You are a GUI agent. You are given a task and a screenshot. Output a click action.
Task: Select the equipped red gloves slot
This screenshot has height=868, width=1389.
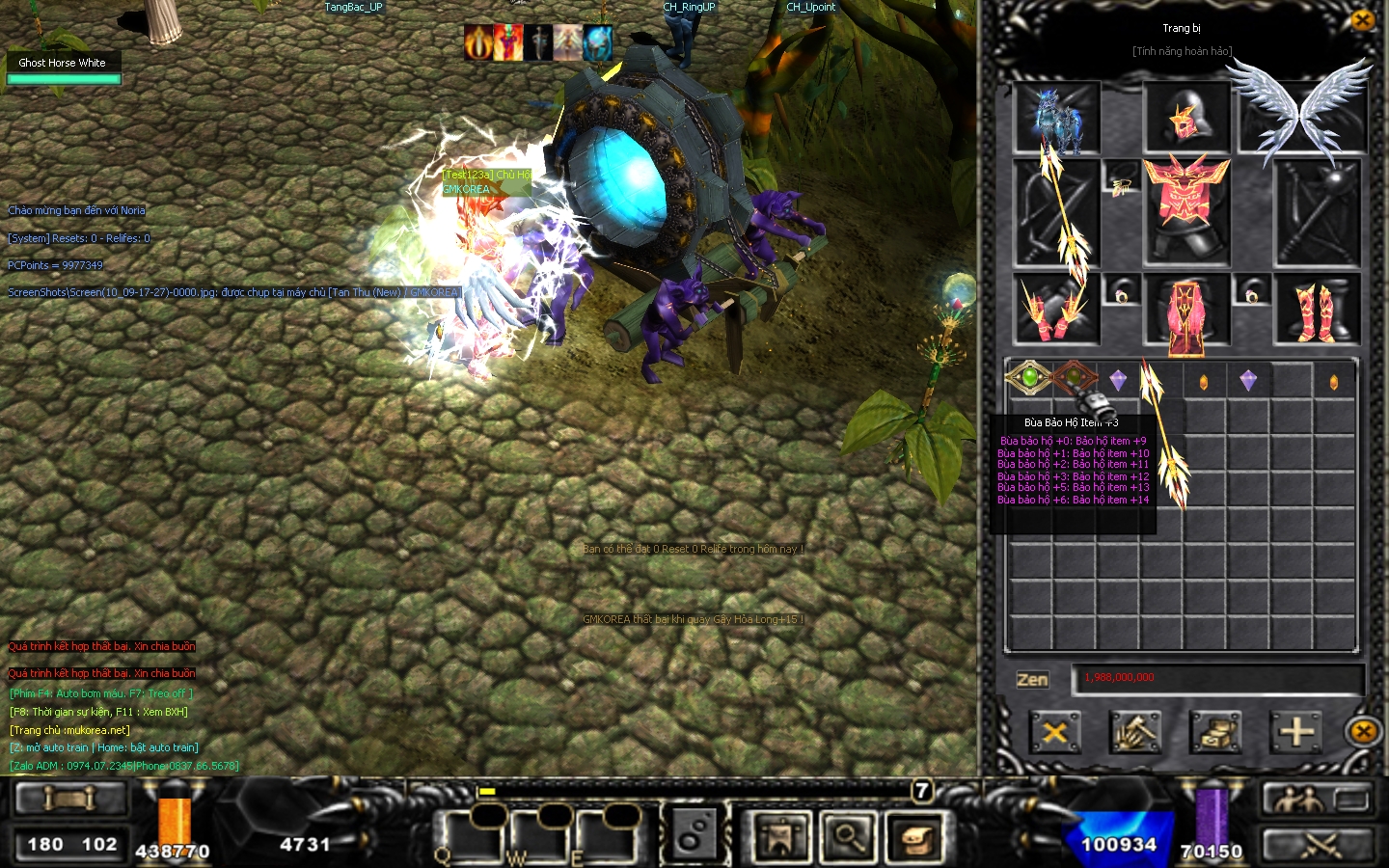[x=1055, y=310]
